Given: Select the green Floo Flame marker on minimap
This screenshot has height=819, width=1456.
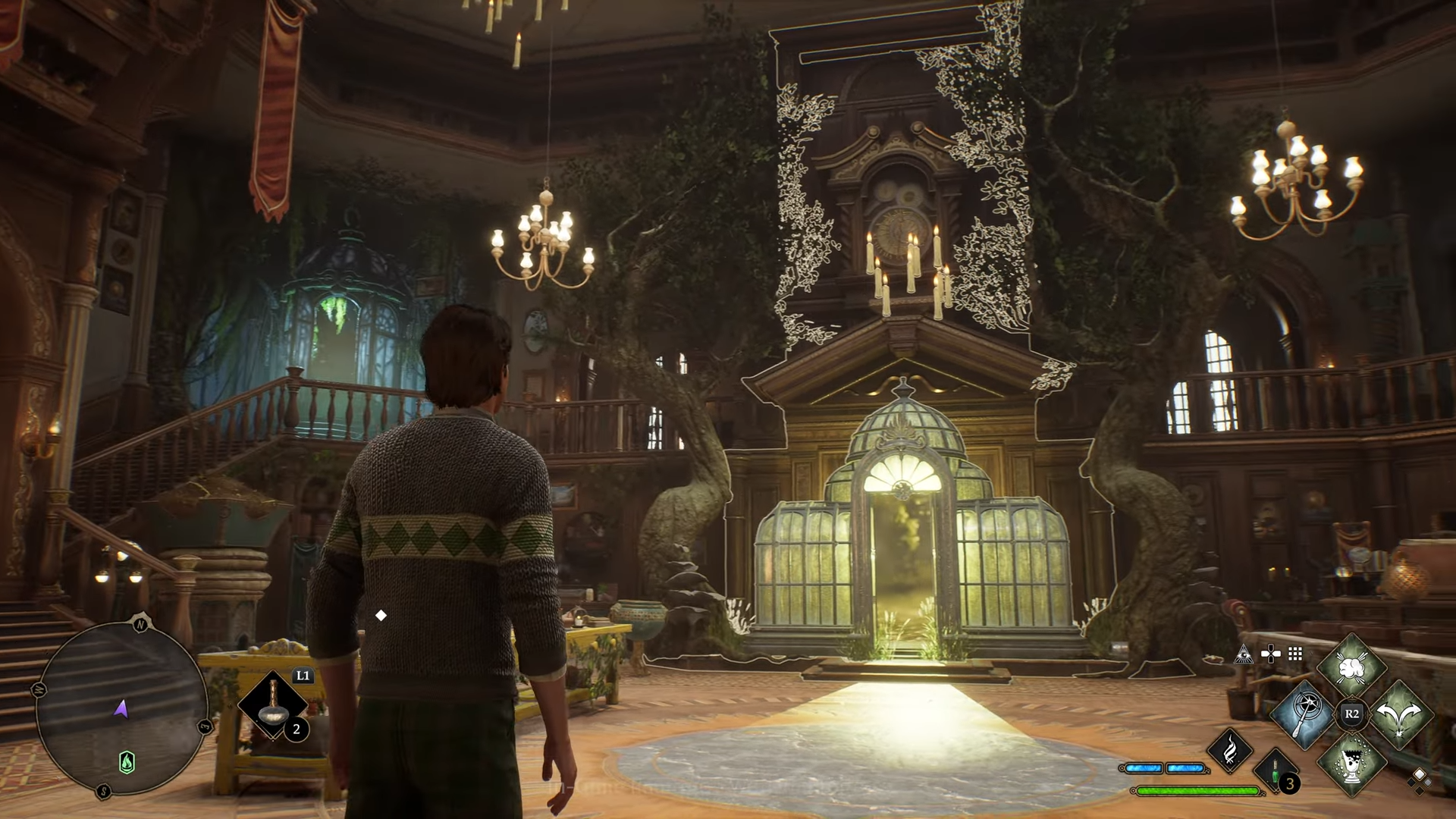Looking at the screenshot, I should [x=127, y=761].
